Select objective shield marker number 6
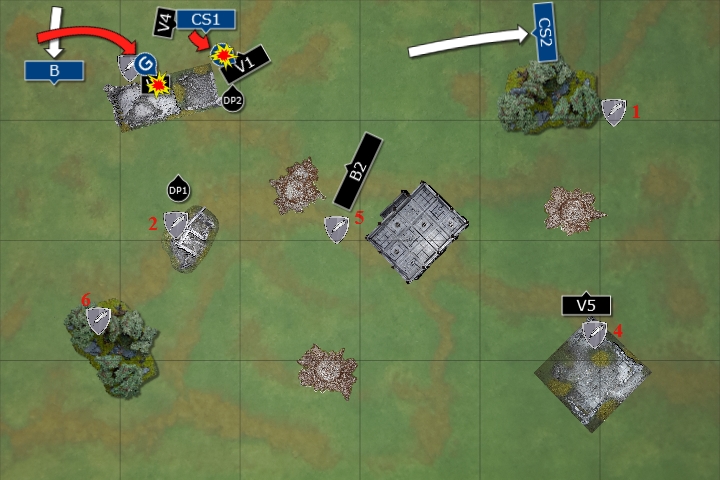 [x=98, y=319]
